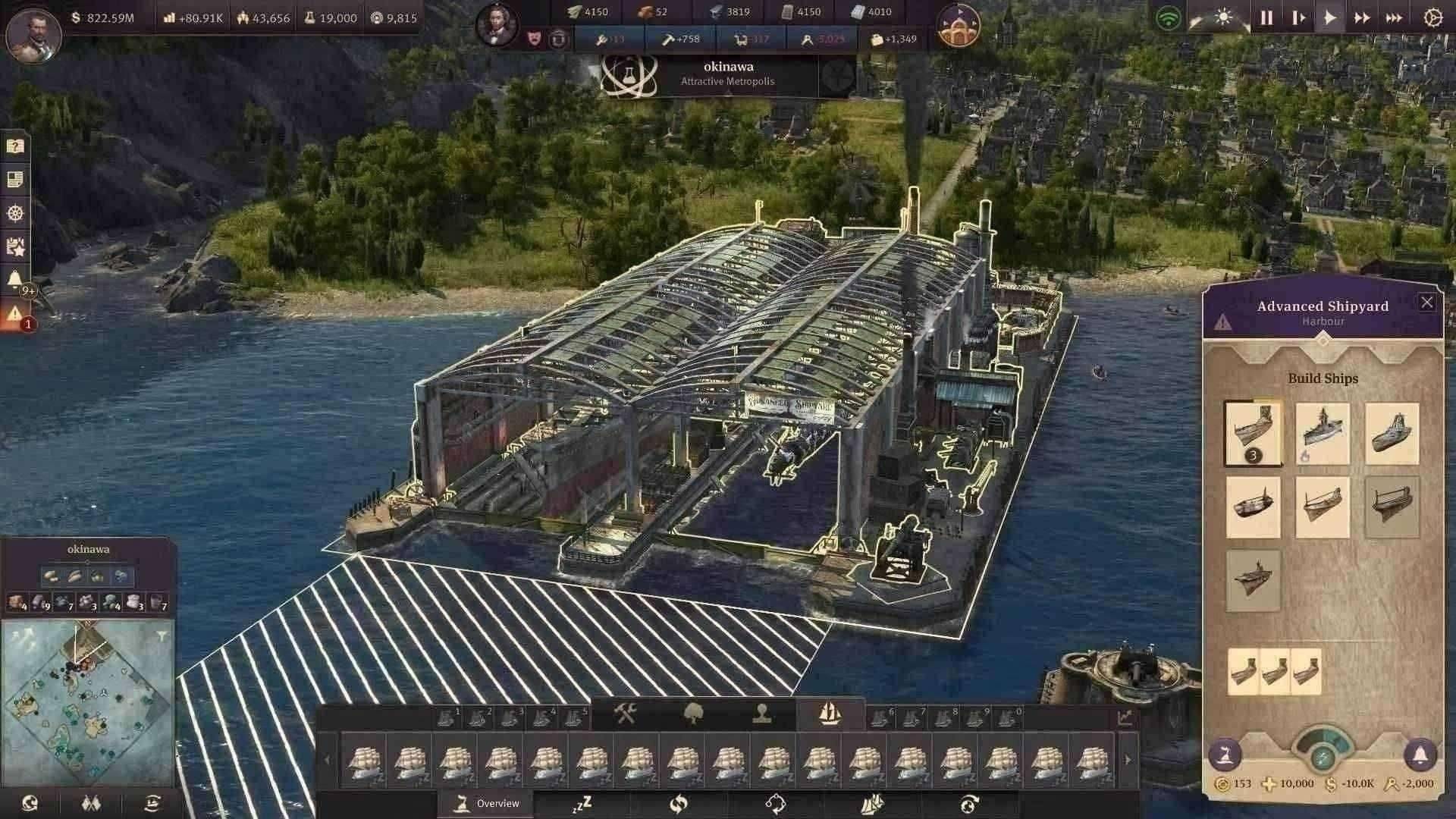Open the ship's wheel menu on sidebar

(x=15, y=213)
